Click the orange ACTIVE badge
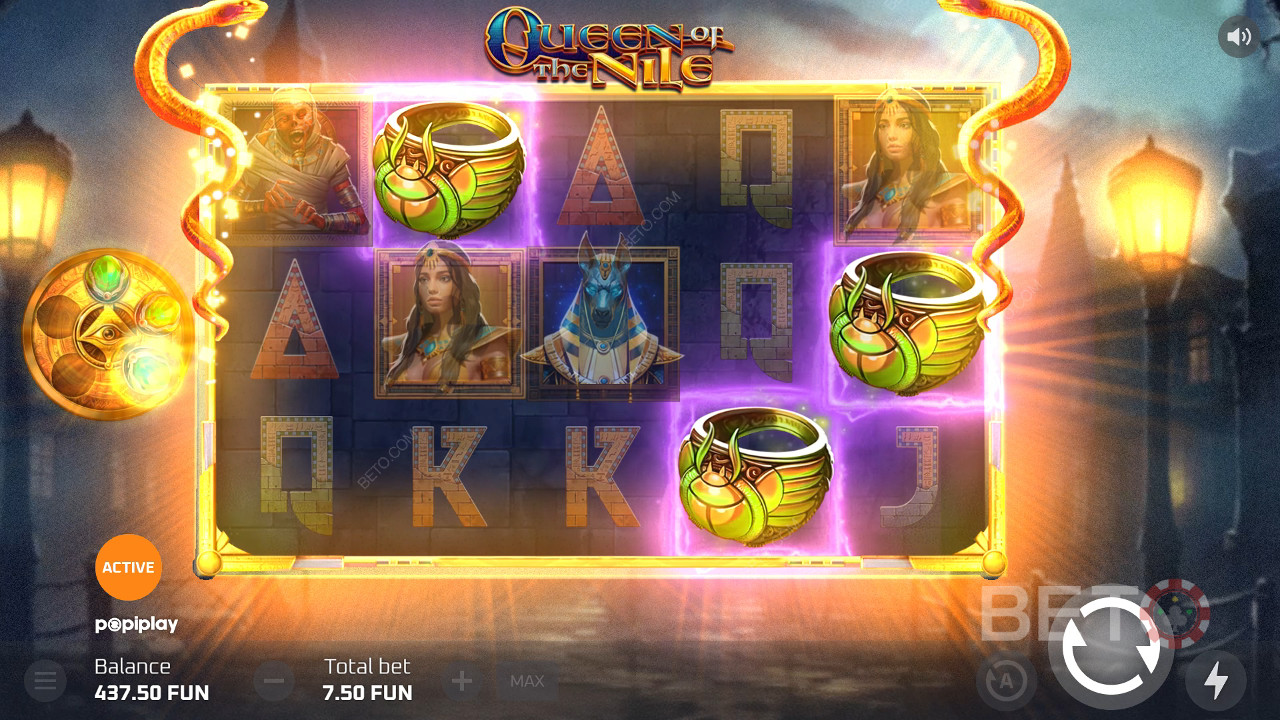1280x720 pixels. click(x=128, y=567)
